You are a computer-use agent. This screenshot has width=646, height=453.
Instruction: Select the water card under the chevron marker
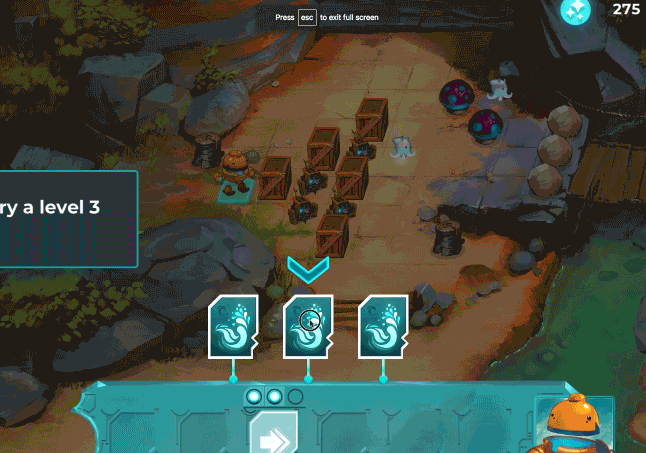[x=308, y=326]
